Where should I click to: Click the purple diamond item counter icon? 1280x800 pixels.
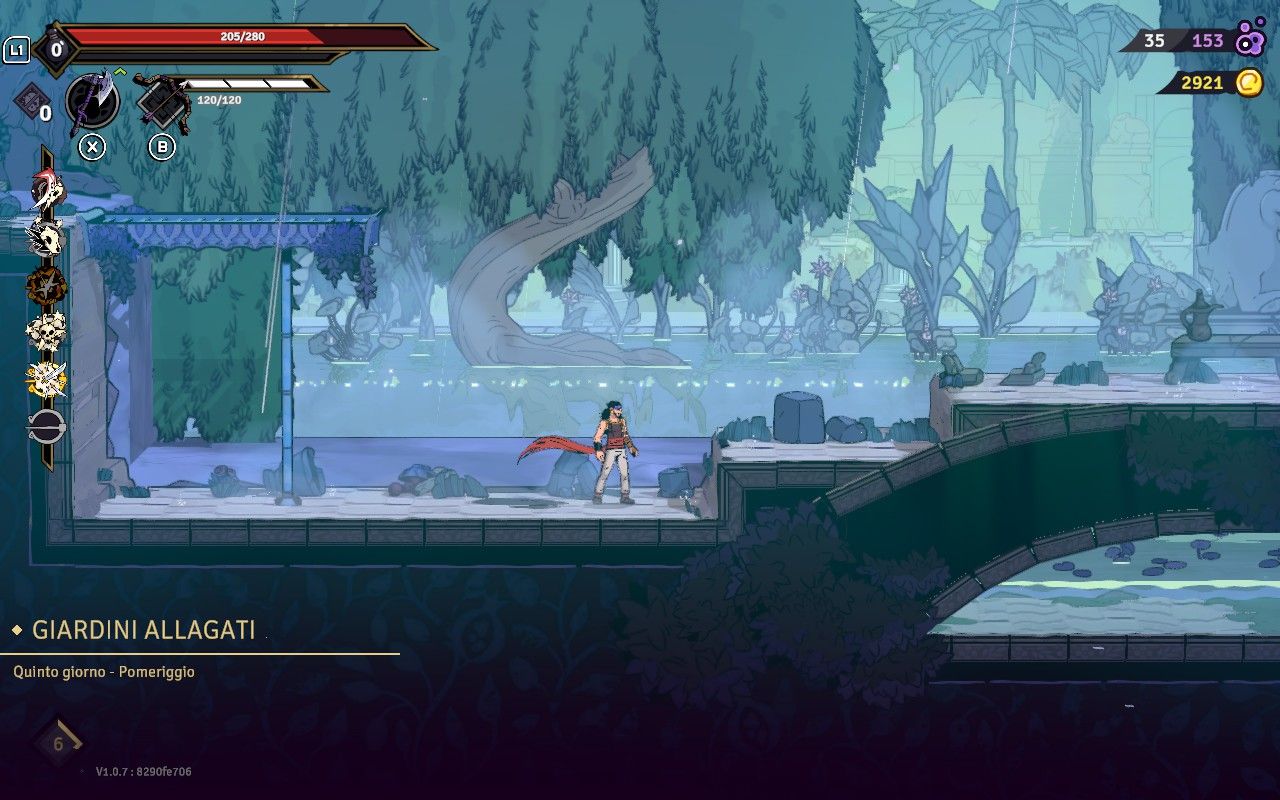(x=29, y=102)
